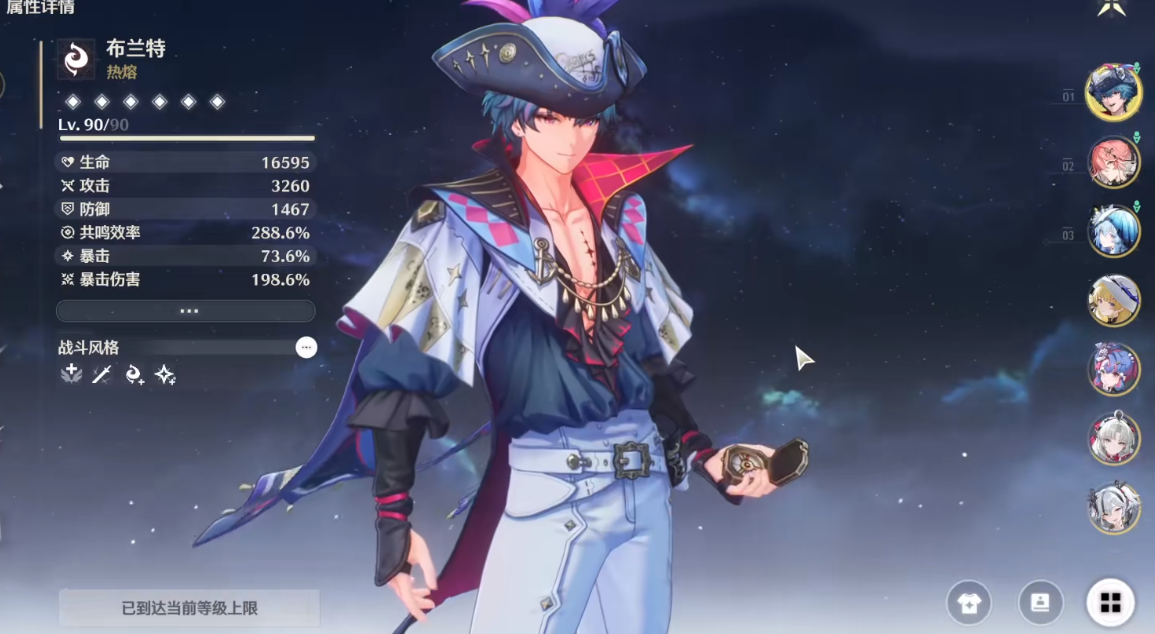This screenshot has height=634, width=1155.
Task: Open the outfit shirt icon button
Action: point(969,602)
